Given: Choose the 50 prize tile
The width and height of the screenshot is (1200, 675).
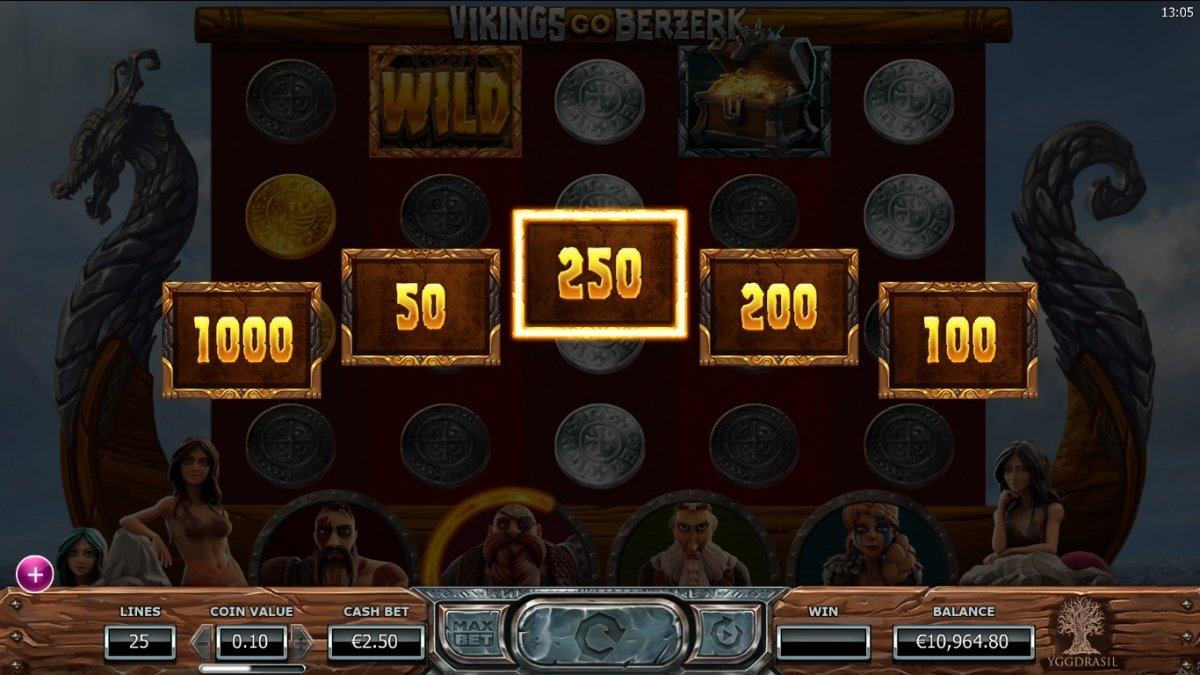Looking at the screenshot, I should [421, 307].
